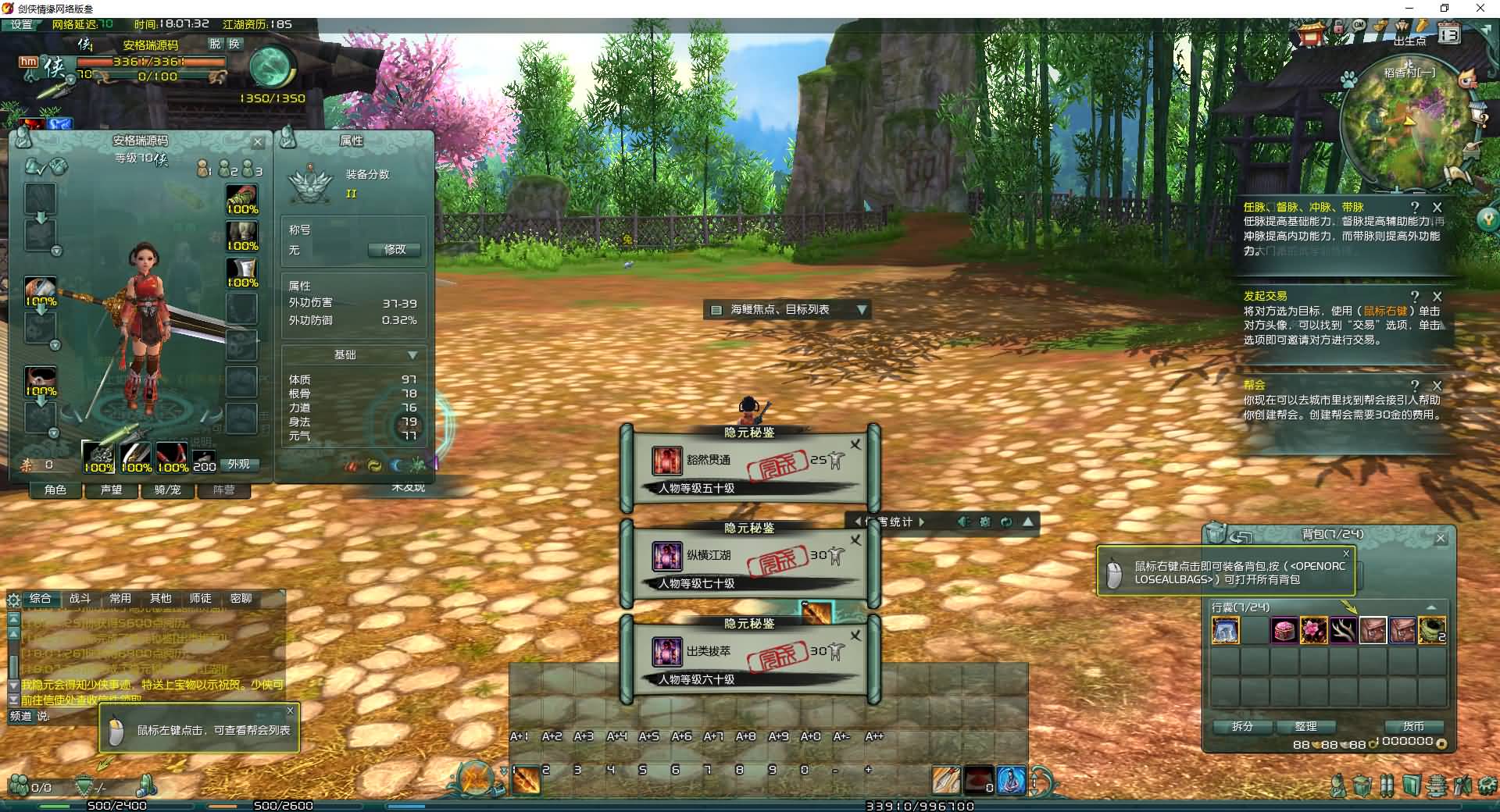Click the circular minimap
The image size is (1500, 812).
point(1404,125)
